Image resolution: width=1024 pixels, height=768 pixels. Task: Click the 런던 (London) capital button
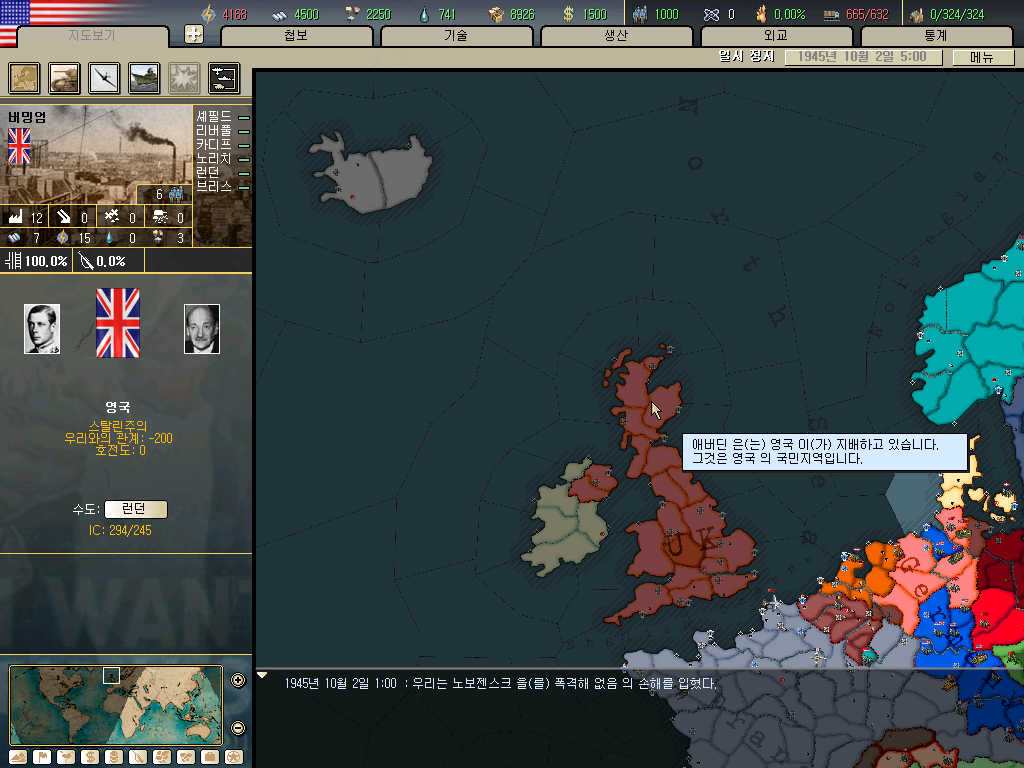135,509
